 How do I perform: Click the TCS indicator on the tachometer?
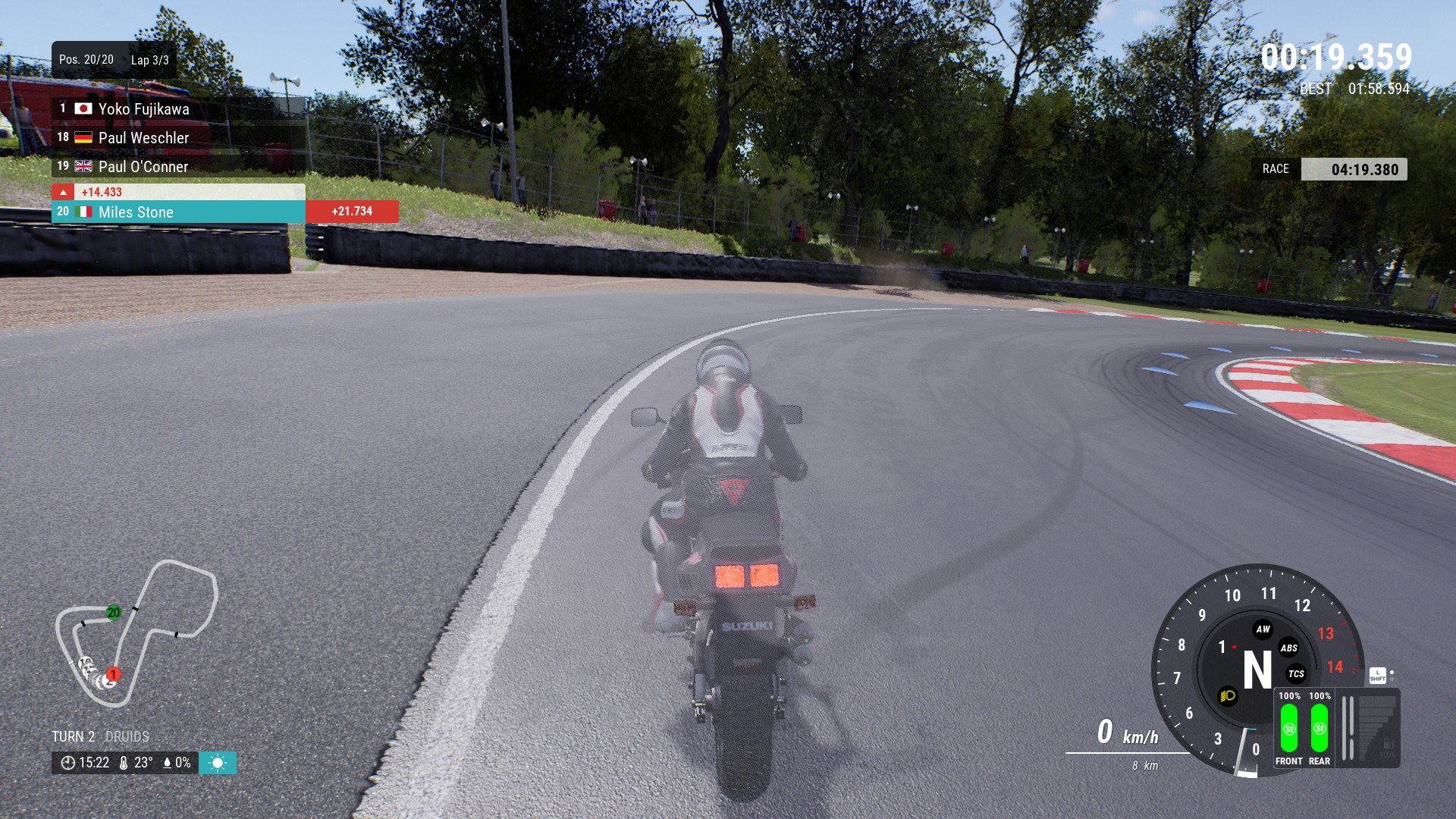(x=1297, y=673)
